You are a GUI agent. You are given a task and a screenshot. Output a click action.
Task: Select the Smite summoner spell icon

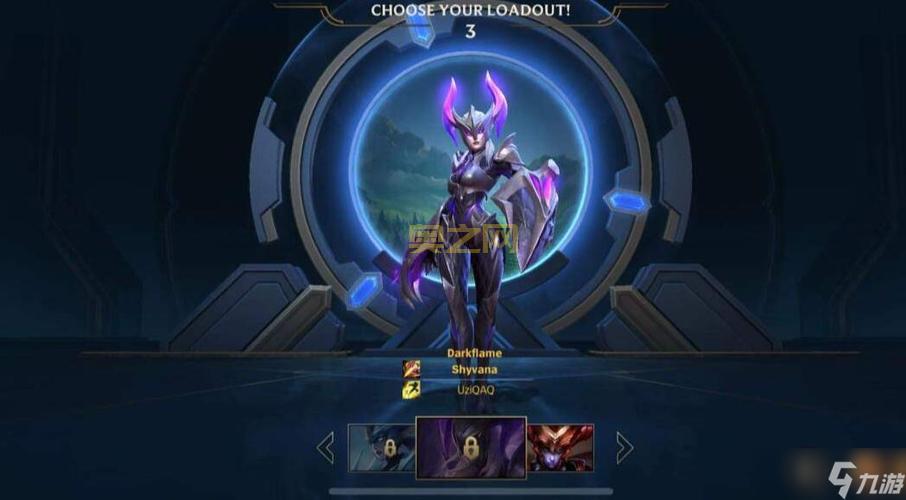click(411, 369)
